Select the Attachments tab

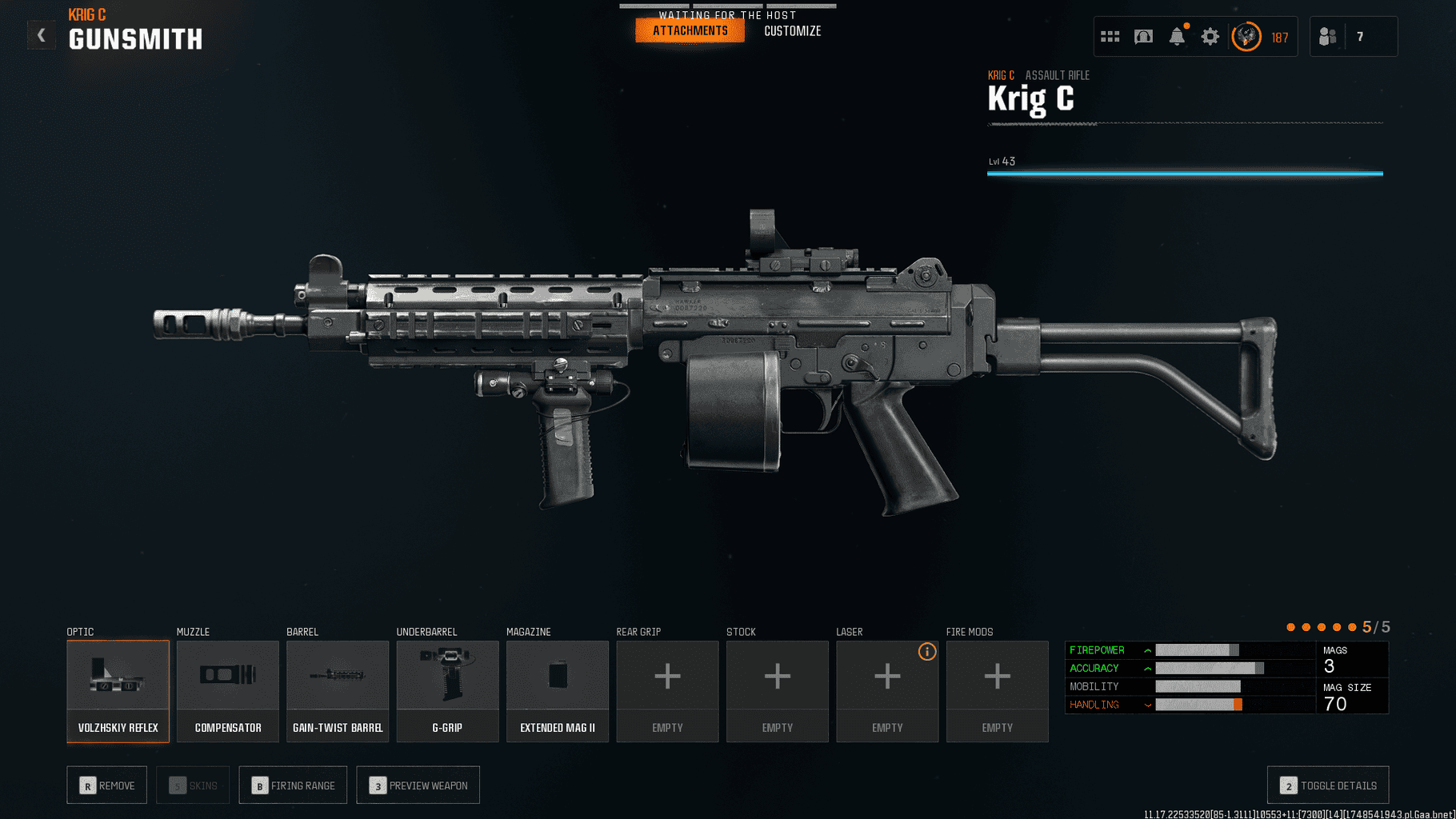tap(690, 30)
